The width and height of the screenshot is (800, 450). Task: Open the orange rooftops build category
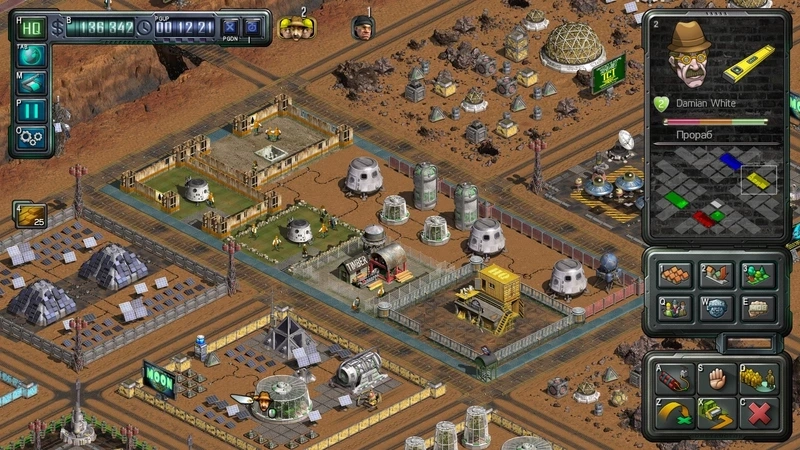click(673, 275)
